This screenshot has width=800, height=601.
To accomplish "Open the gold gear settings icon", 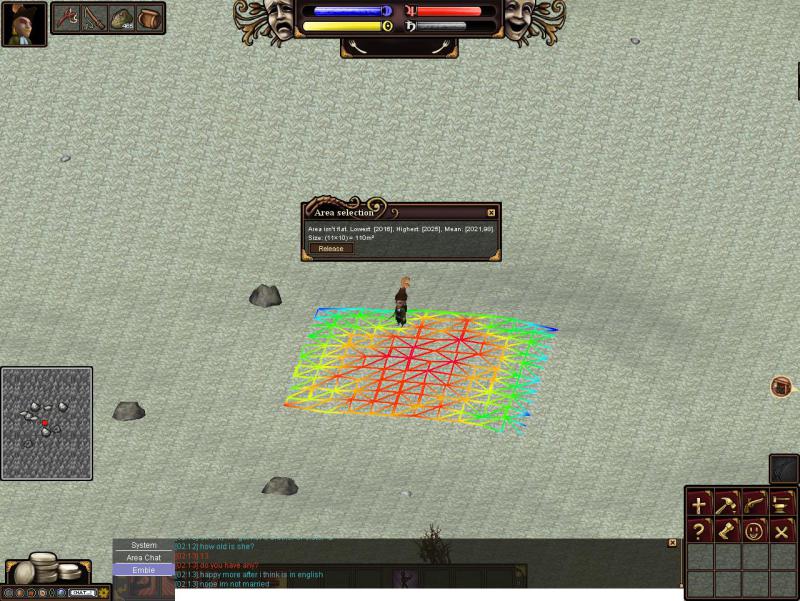I will (103, 593).
